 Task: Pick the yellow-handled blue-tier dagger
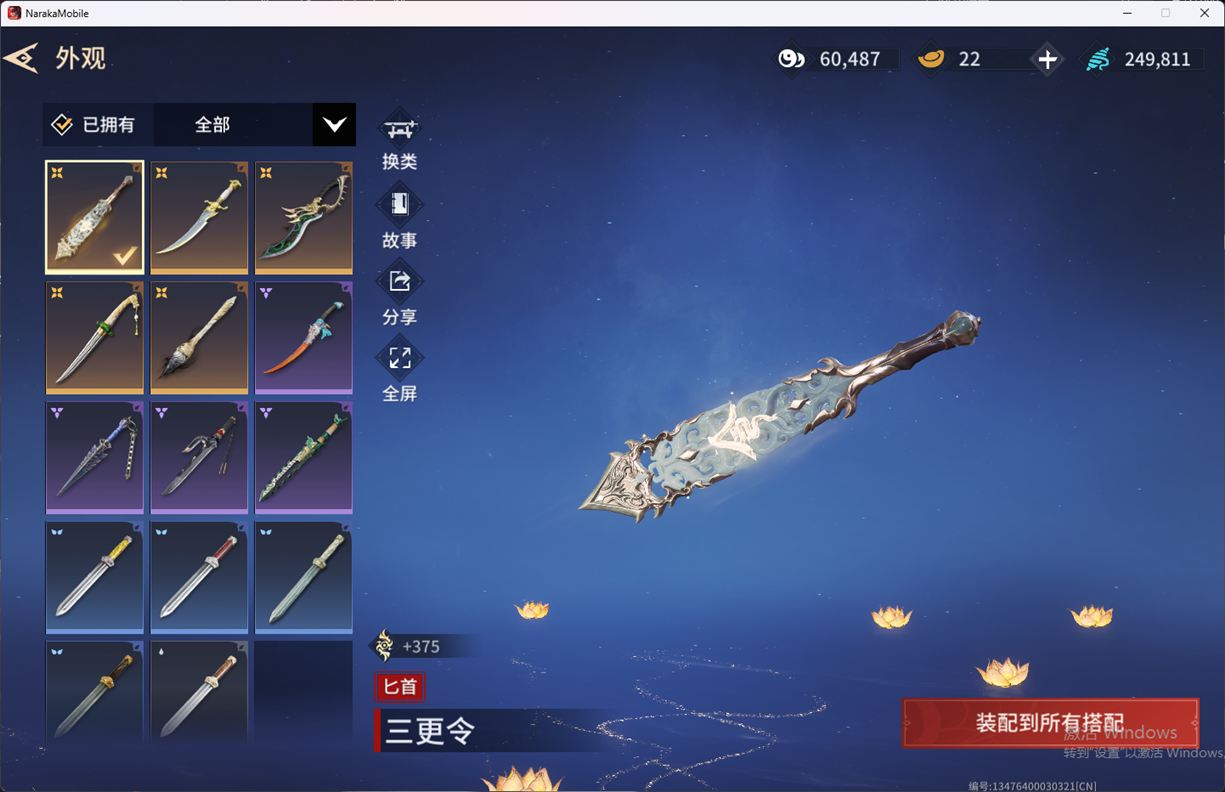click(95, 577)
